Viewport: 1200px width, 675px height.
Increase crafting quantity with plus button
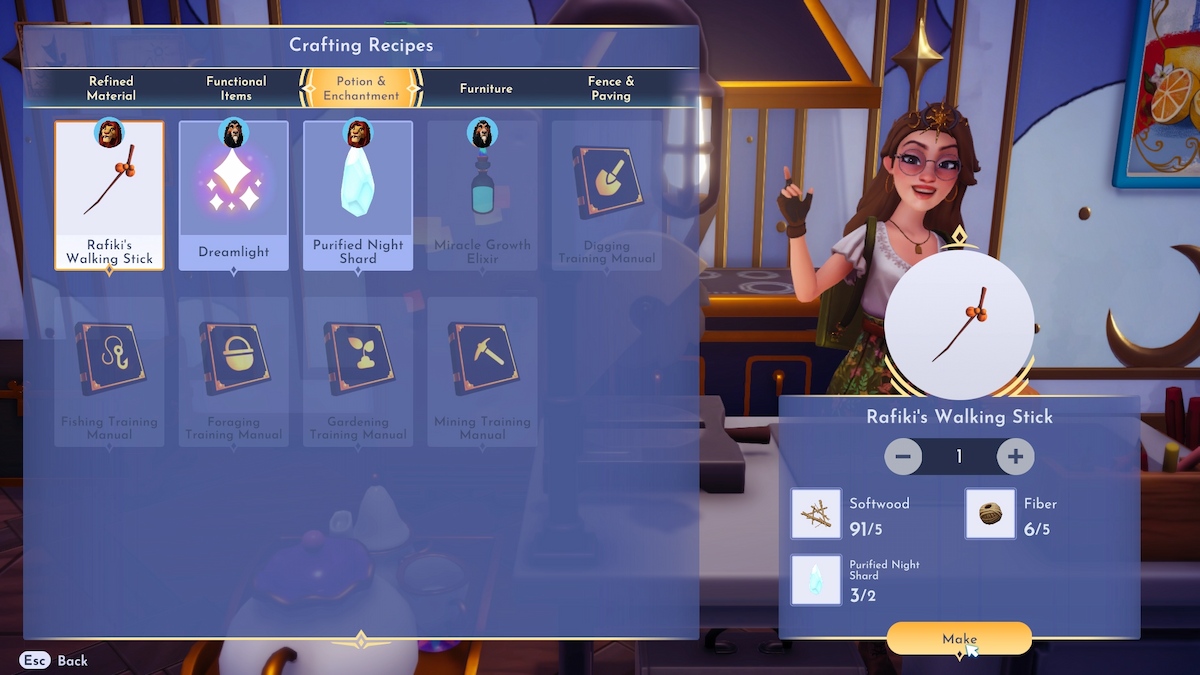[1015, 456]
